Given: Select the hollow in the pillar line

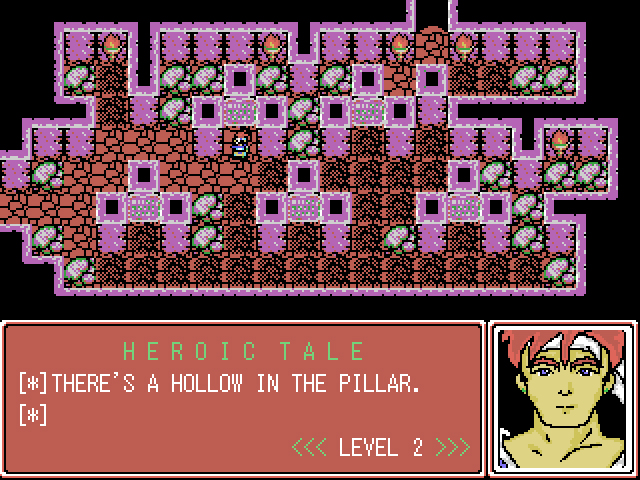Looking at the screenshot, I should [x=233, y=382].
